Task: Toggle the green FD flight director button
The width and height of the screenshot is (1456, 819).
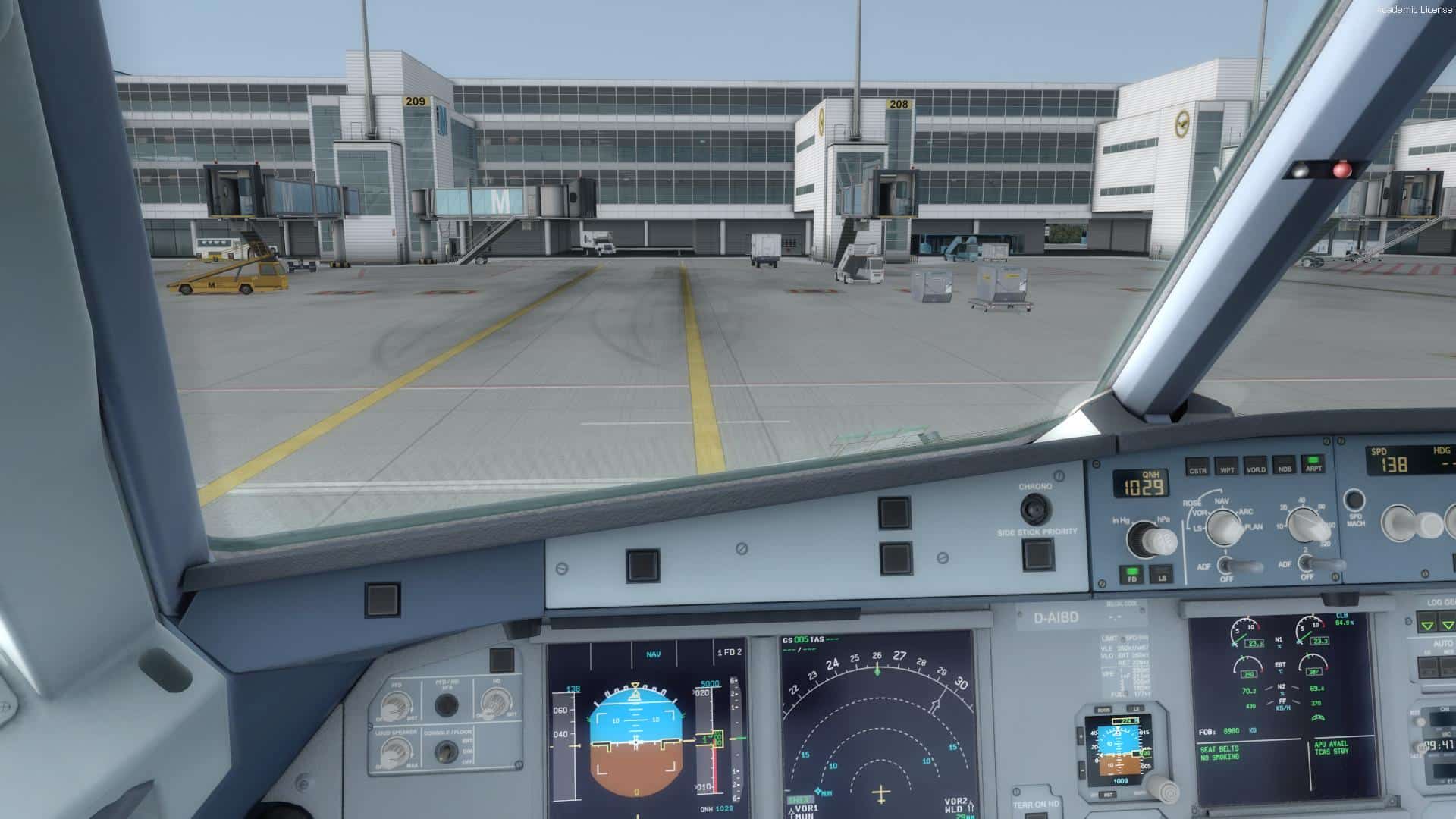Action: tap(1133, 574)
